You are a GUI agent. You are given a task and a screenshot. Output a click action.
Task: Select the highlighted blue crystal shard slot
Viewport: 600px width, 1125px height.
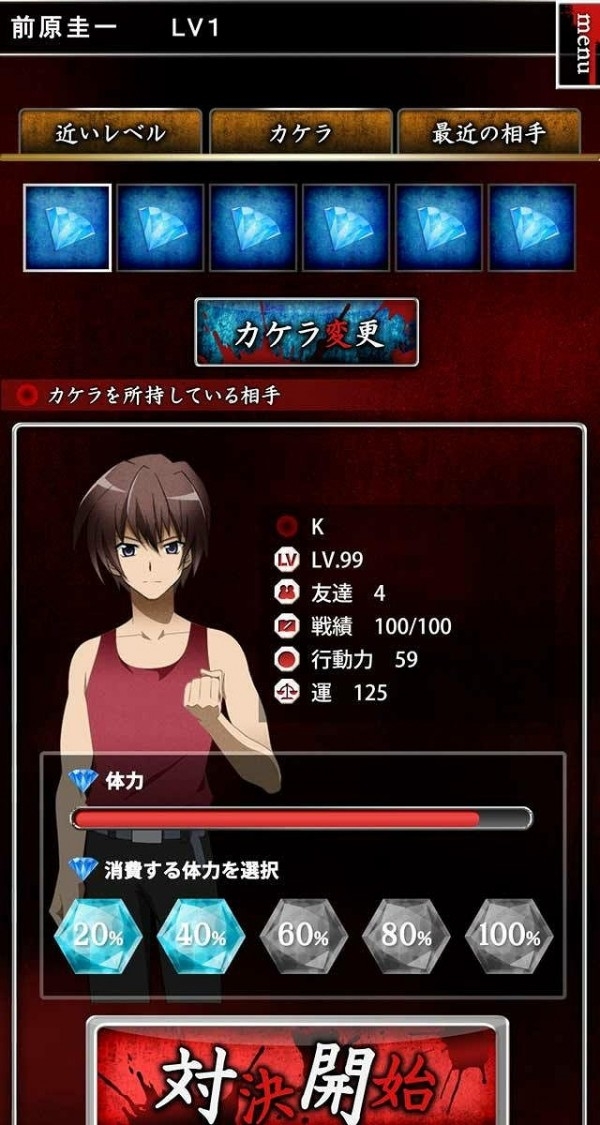pyautogui.click(x=67, y=228)
